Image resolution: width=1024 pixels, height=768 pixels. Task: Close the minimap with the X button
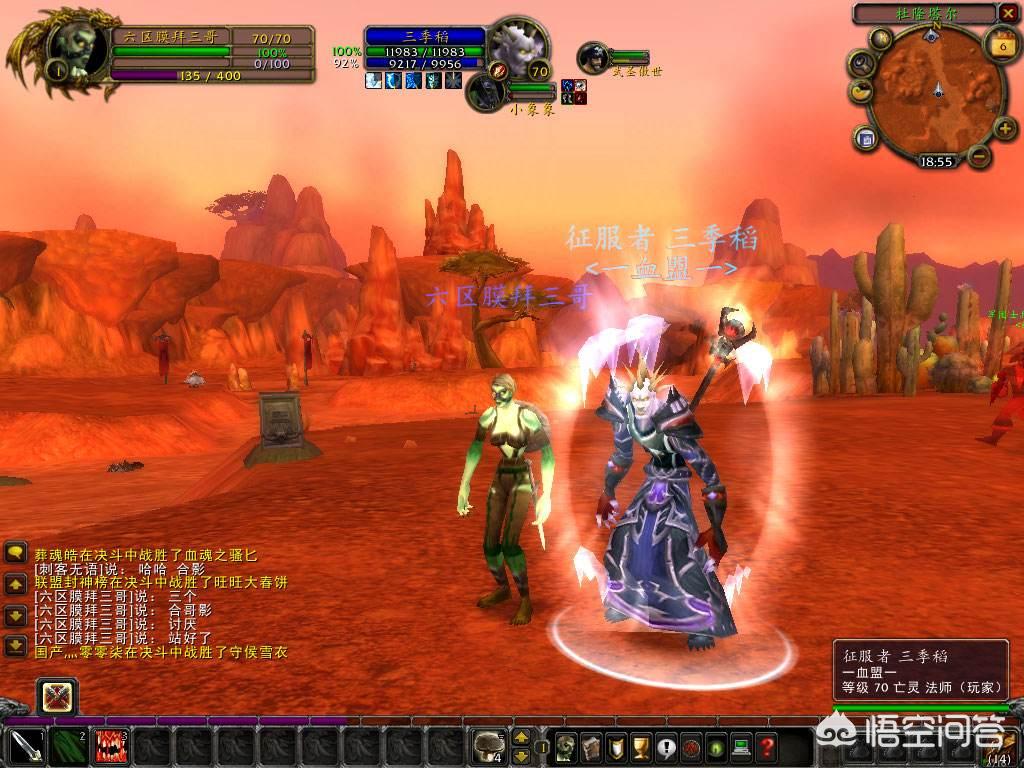pyautogui.click(x=1008, y=13)
